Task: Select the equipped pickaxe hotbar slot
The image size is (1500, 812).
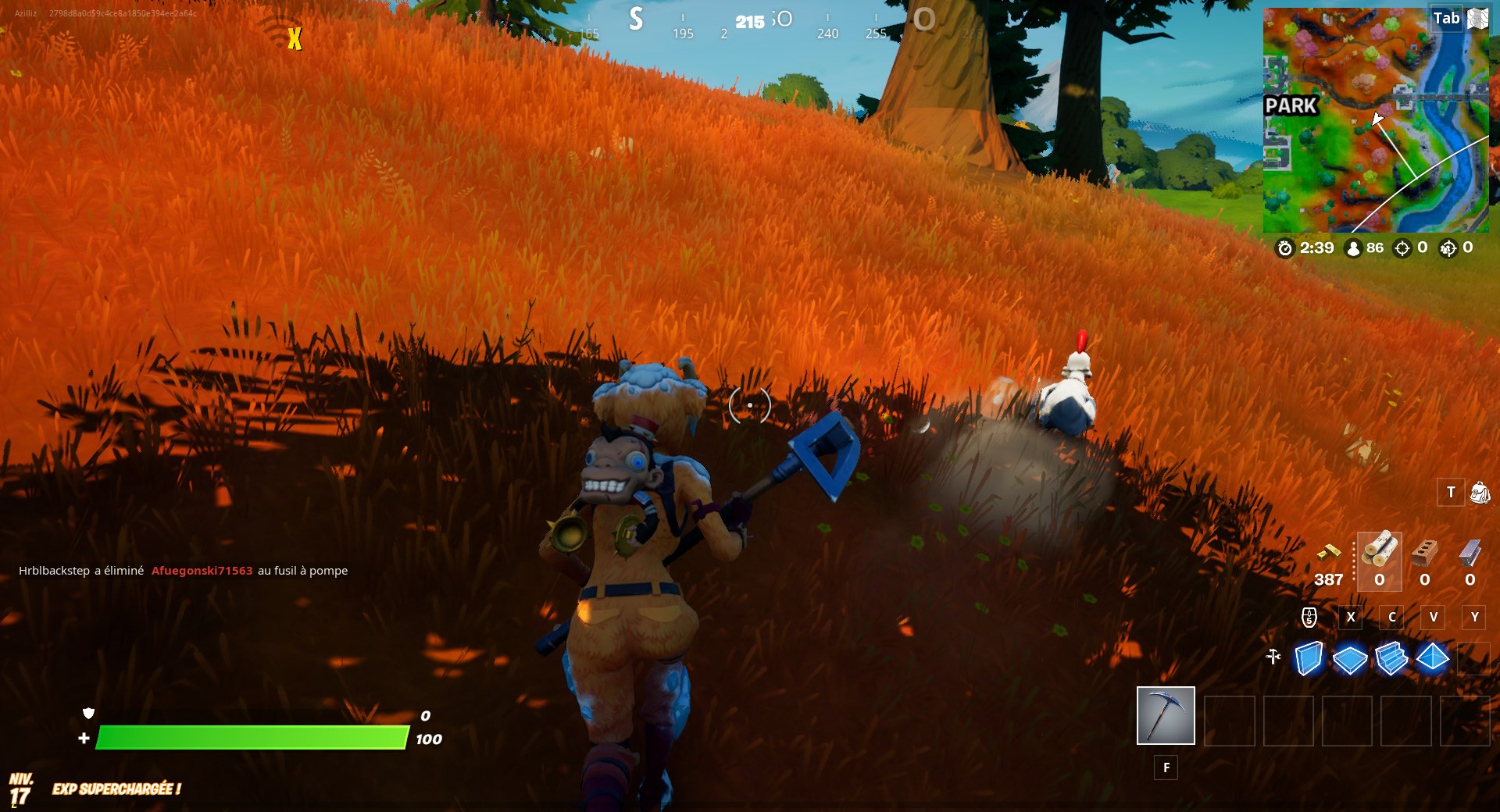Action: pos(1166,716)
